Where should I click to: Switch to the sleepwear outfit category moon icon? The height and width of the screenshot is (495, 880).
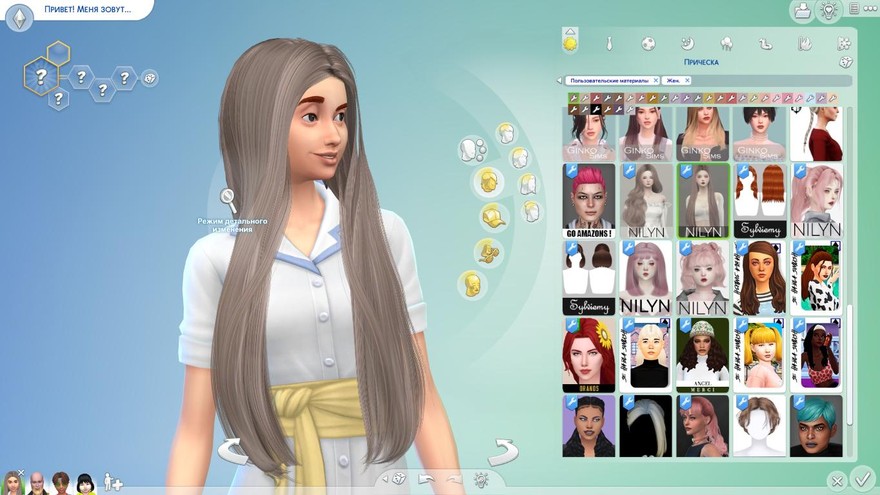click(687, 43)
